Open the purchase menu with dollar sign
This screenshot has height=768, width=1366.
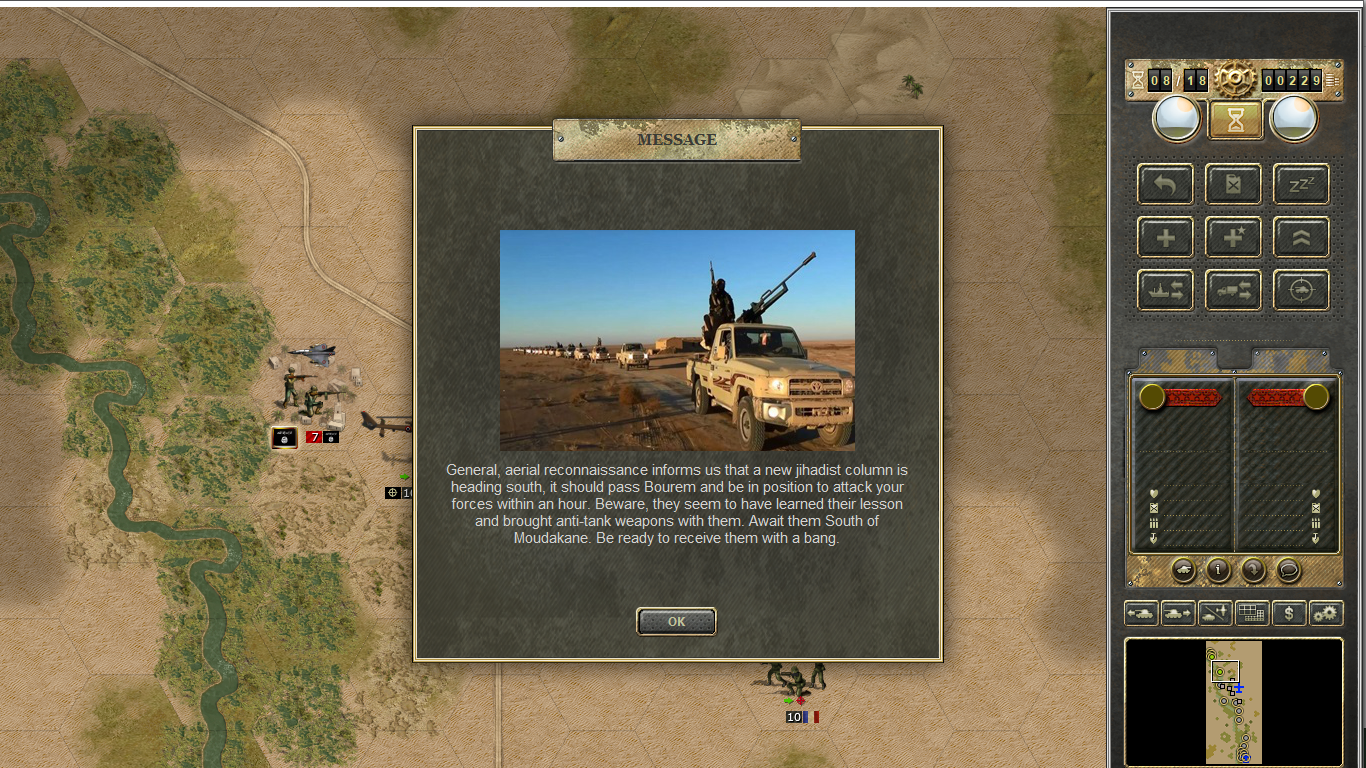[1289, 613]
